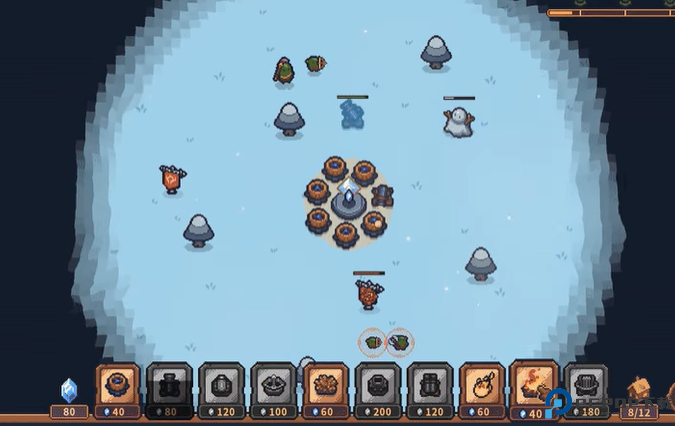The width and height of the screenshot is (675, 426).
Task: Pick the second 120-cost tower card
Action: tap(430, 389)
